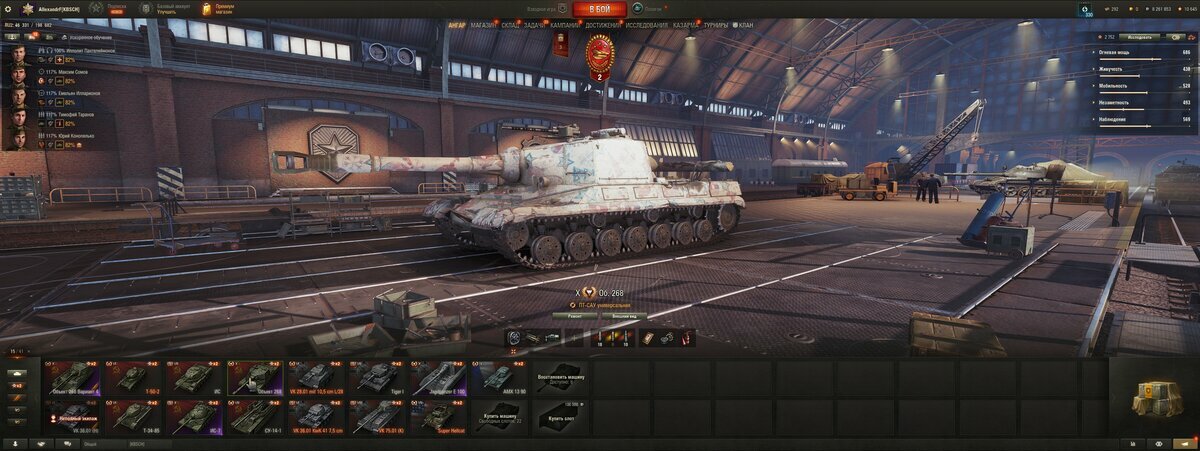Select the fire extinguisher consumable slot
This screenshot has width=1200, height=451.
[684, 338]
